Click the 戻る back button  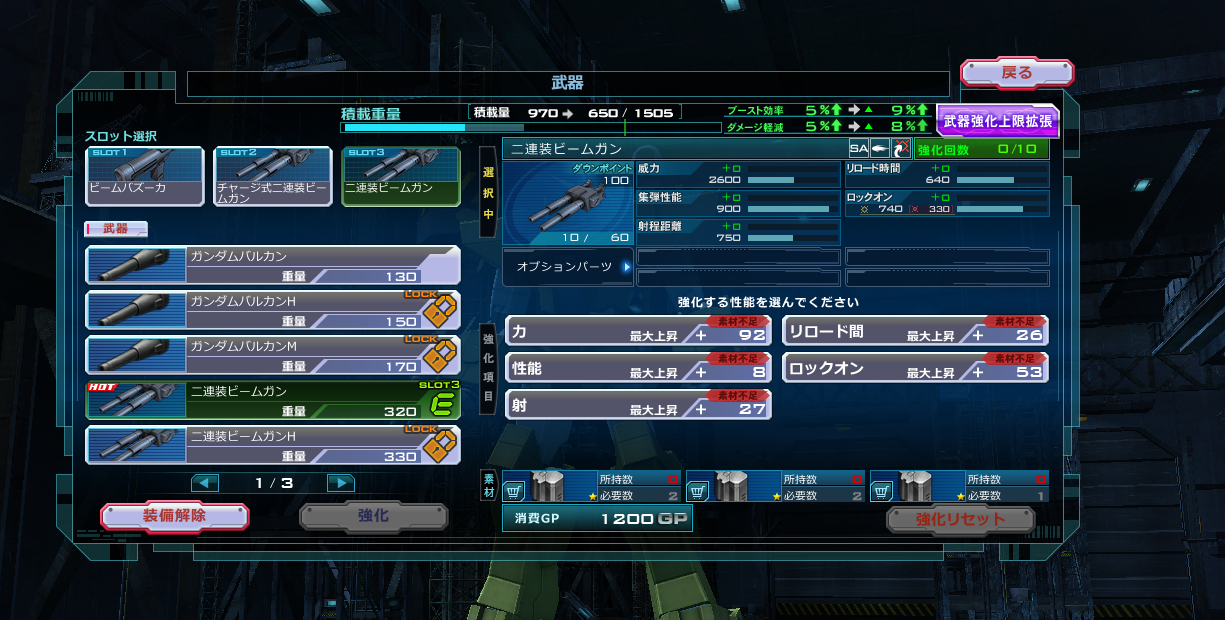pyautogui.click(x=1016, y=73)
